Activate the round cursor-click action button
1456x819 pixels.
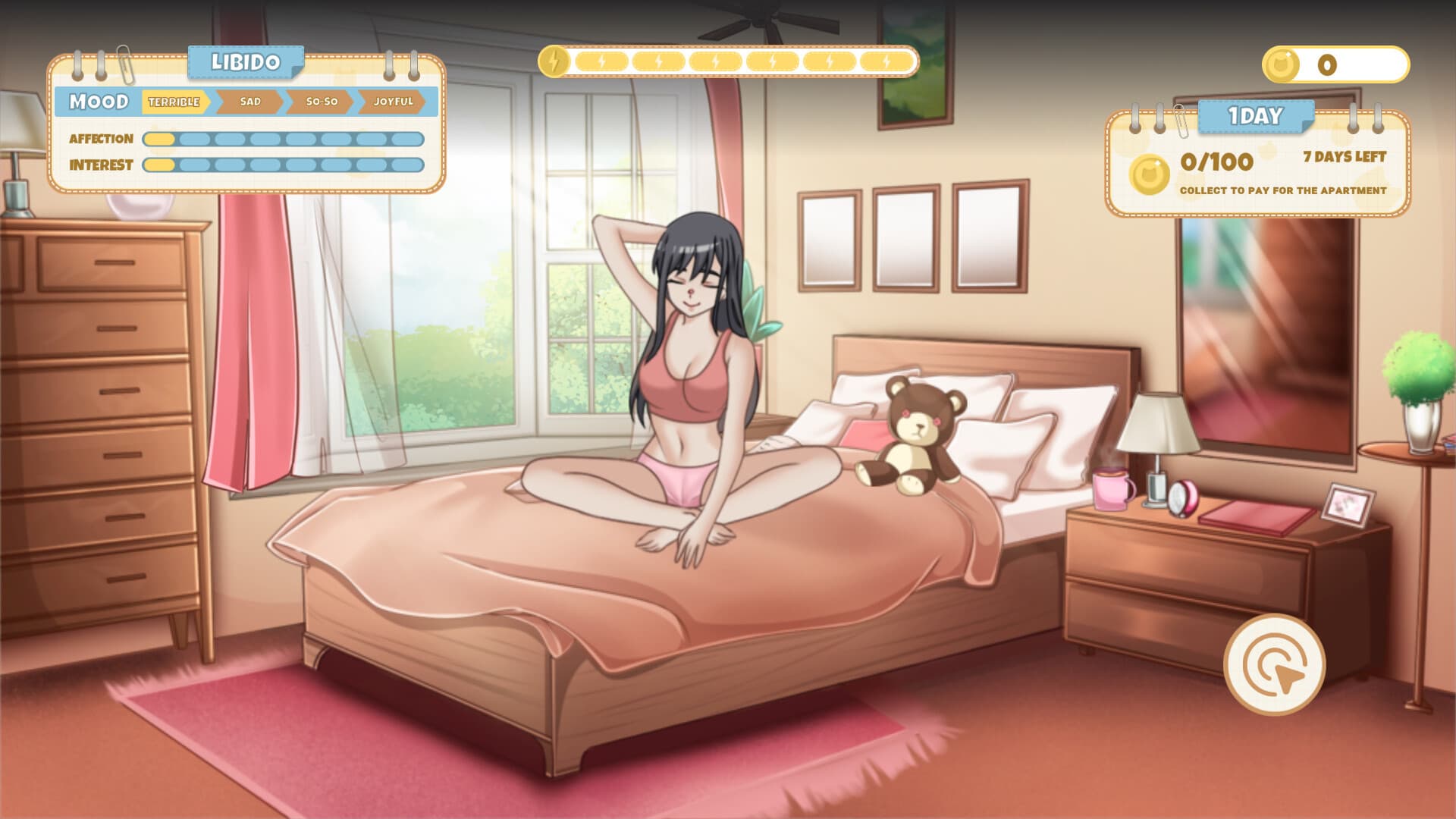coord(1274,664)
